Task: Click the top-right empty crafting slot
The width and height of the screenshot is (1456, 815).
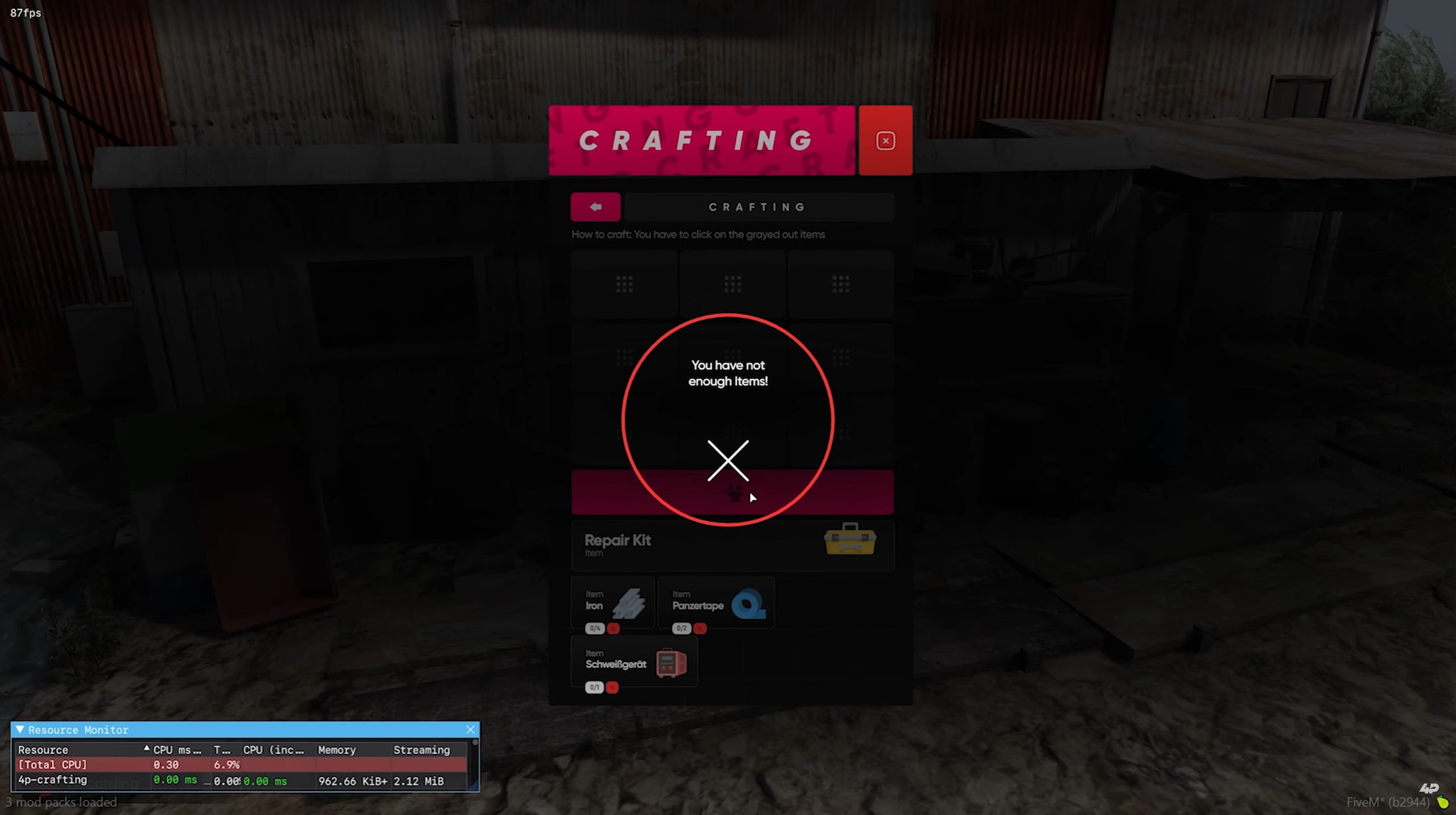Action: pos(840,283)
